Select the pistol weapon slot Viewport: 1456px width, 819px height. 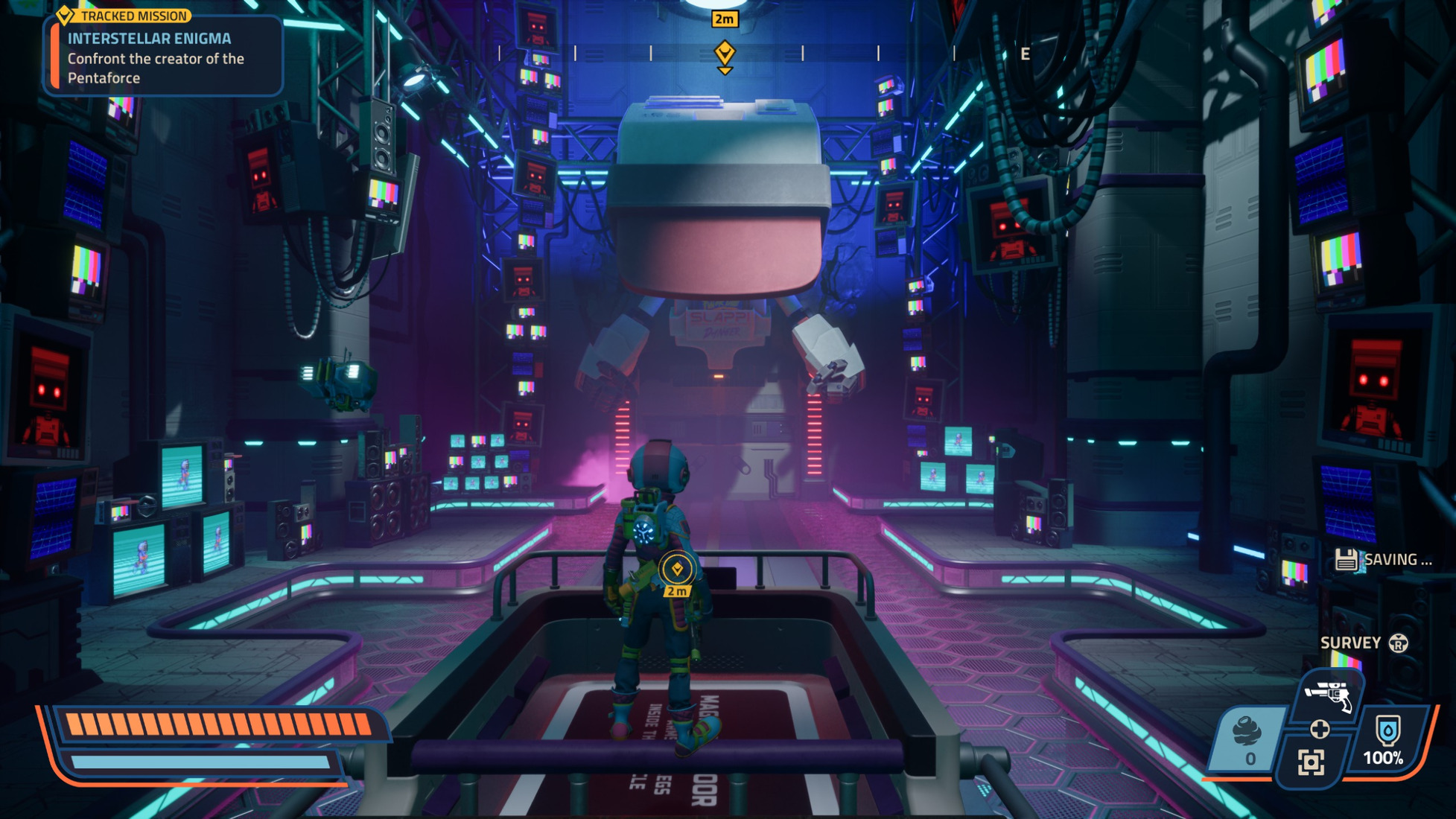pyautogui.click(x=1332, y=695)
